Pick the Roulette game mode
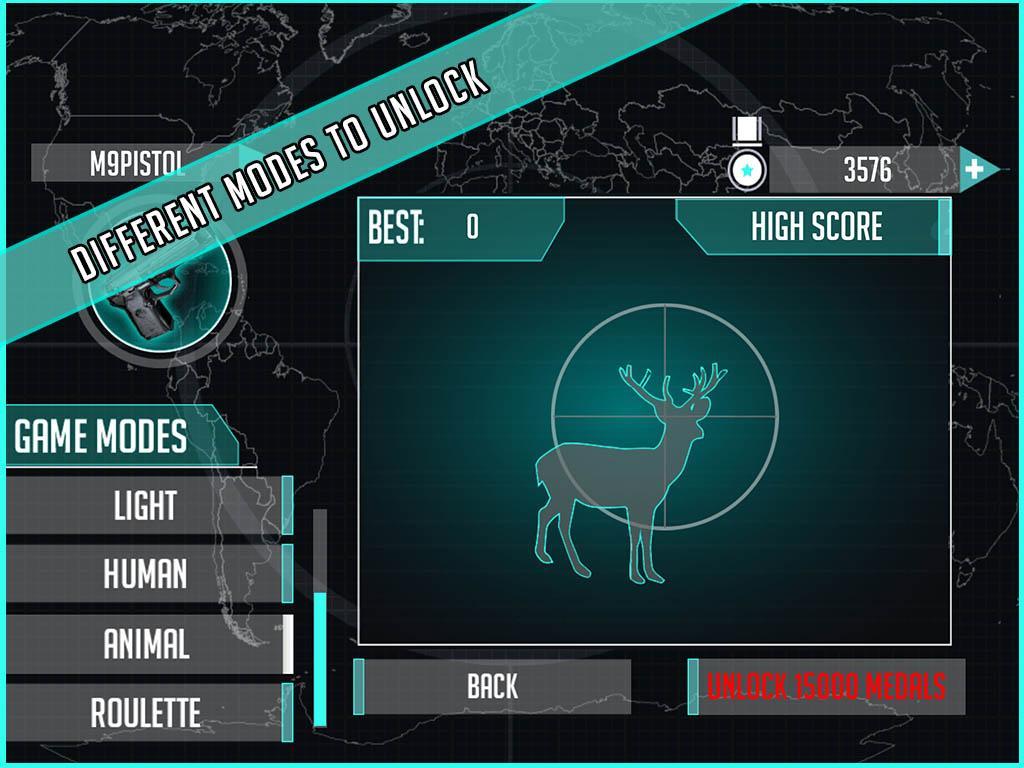This screenshot has height=768, width=1024. coord(147,712)
